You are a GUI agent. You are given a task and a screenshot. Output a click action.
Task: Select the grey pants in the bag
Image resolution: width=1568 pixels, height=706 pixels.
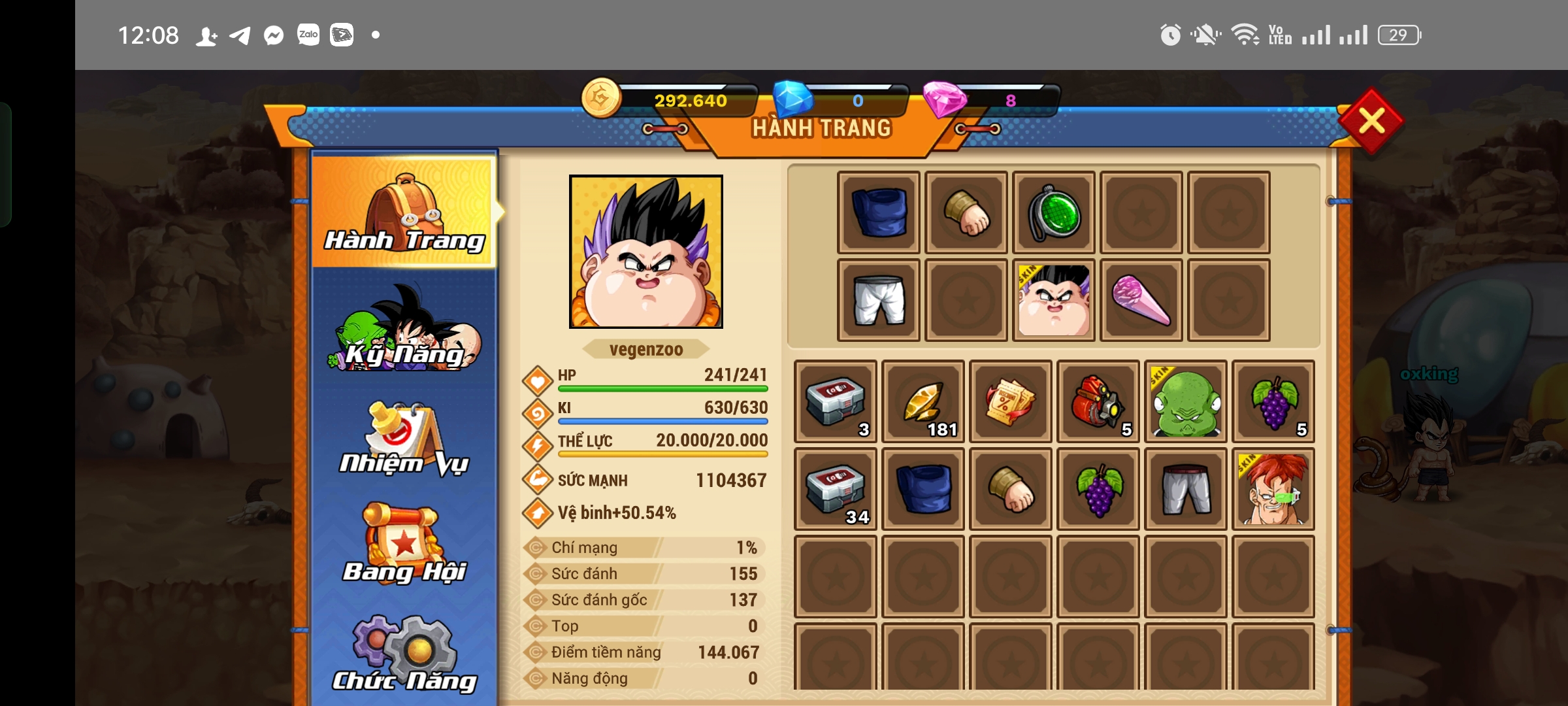1185,489
